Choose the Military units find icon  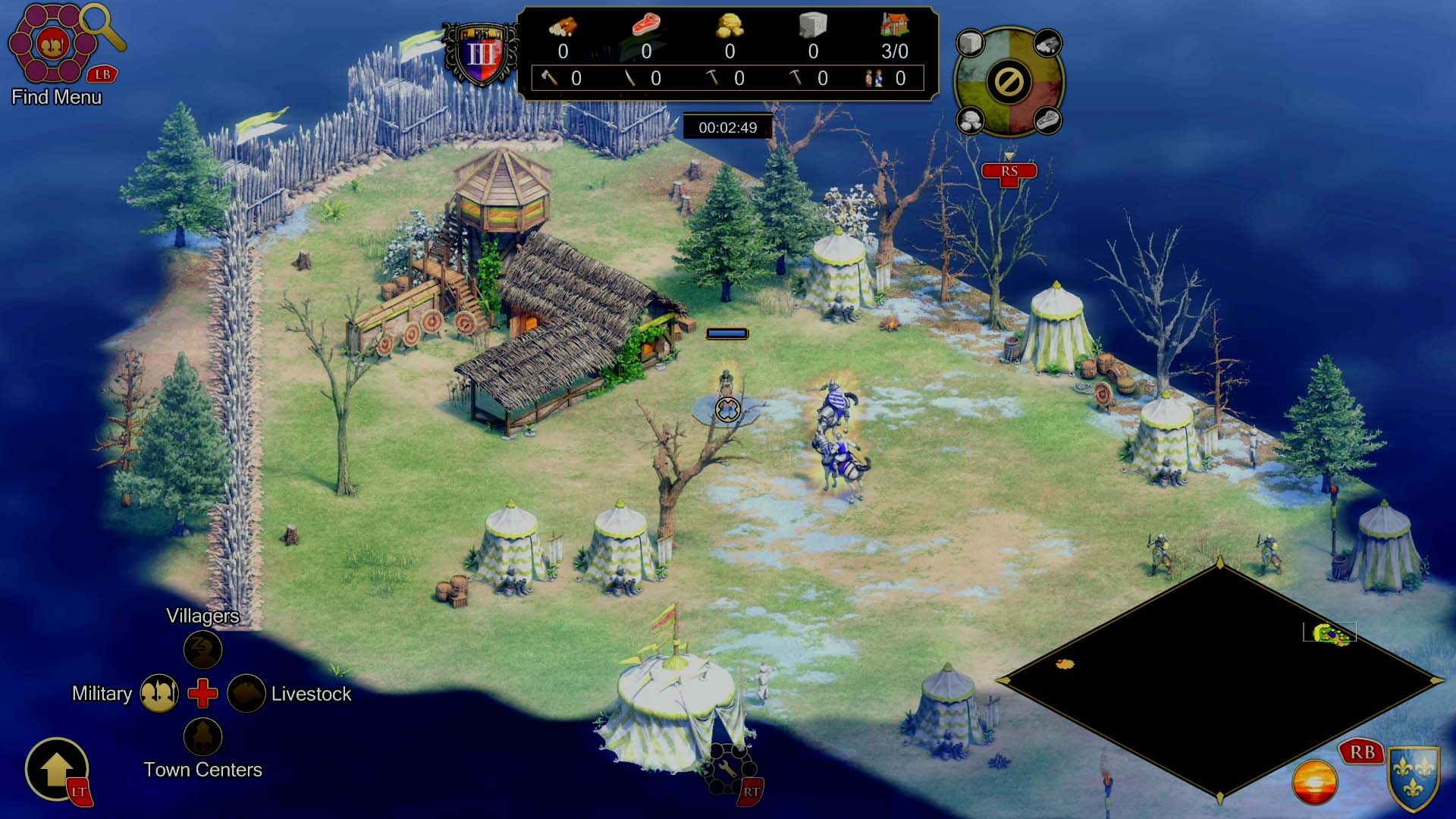(159, 693)
